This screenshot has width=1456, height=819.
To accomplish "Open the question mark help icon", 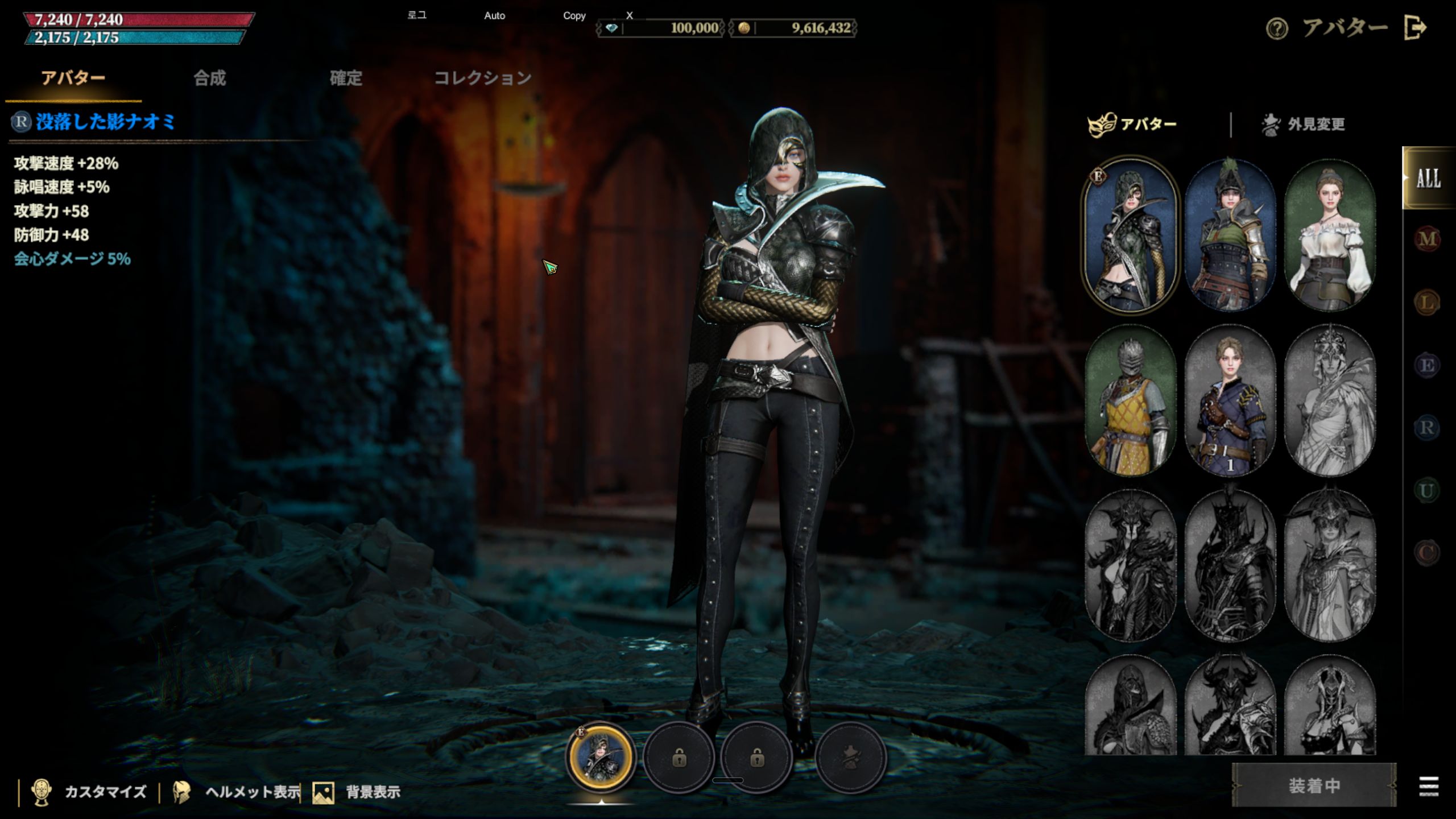I will tap(1277, 28).
